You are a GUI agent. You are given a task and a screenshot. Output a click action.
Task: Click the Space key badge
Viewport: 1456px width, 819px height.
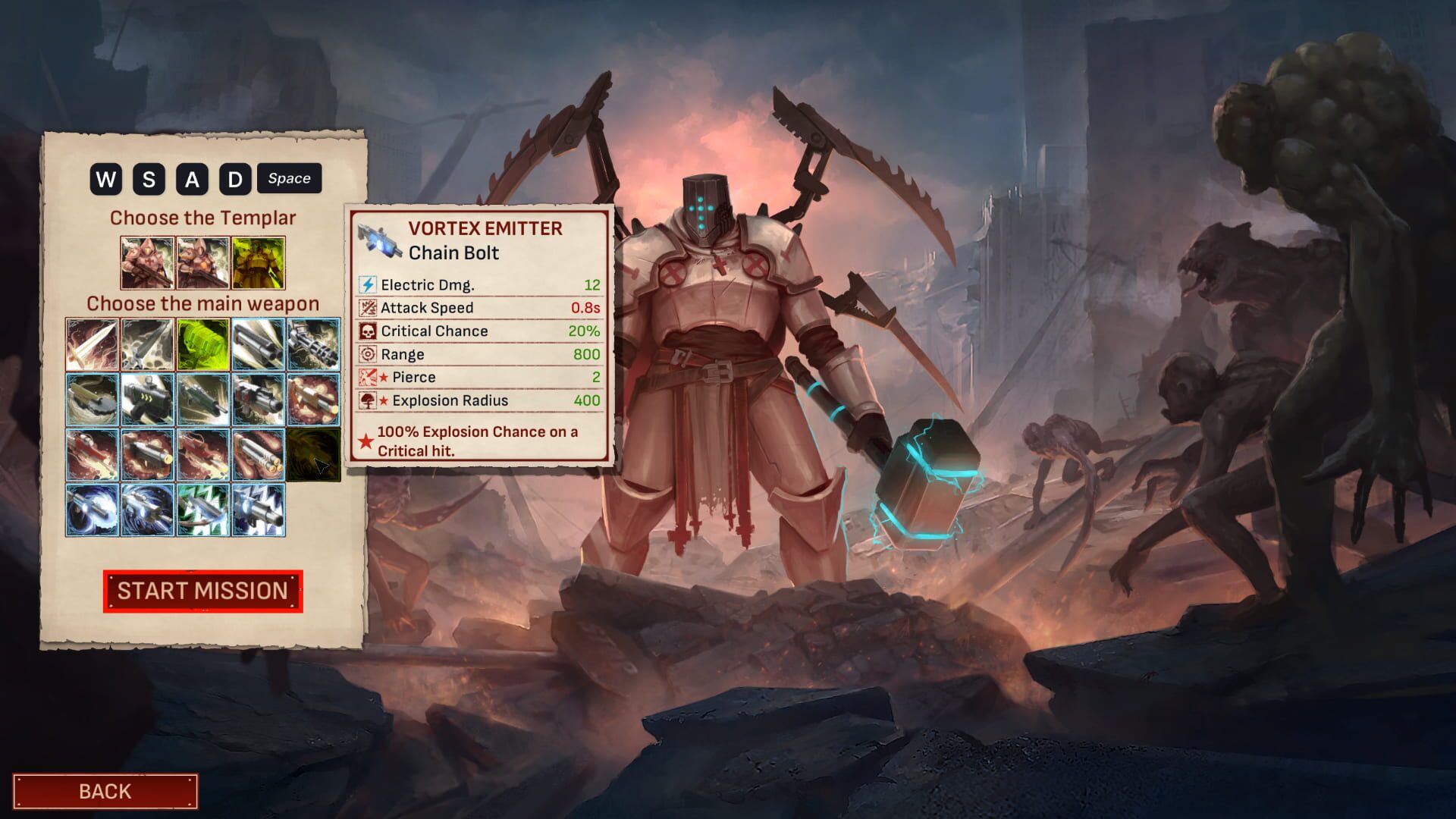pyautogui.click(x=289, y=179)
